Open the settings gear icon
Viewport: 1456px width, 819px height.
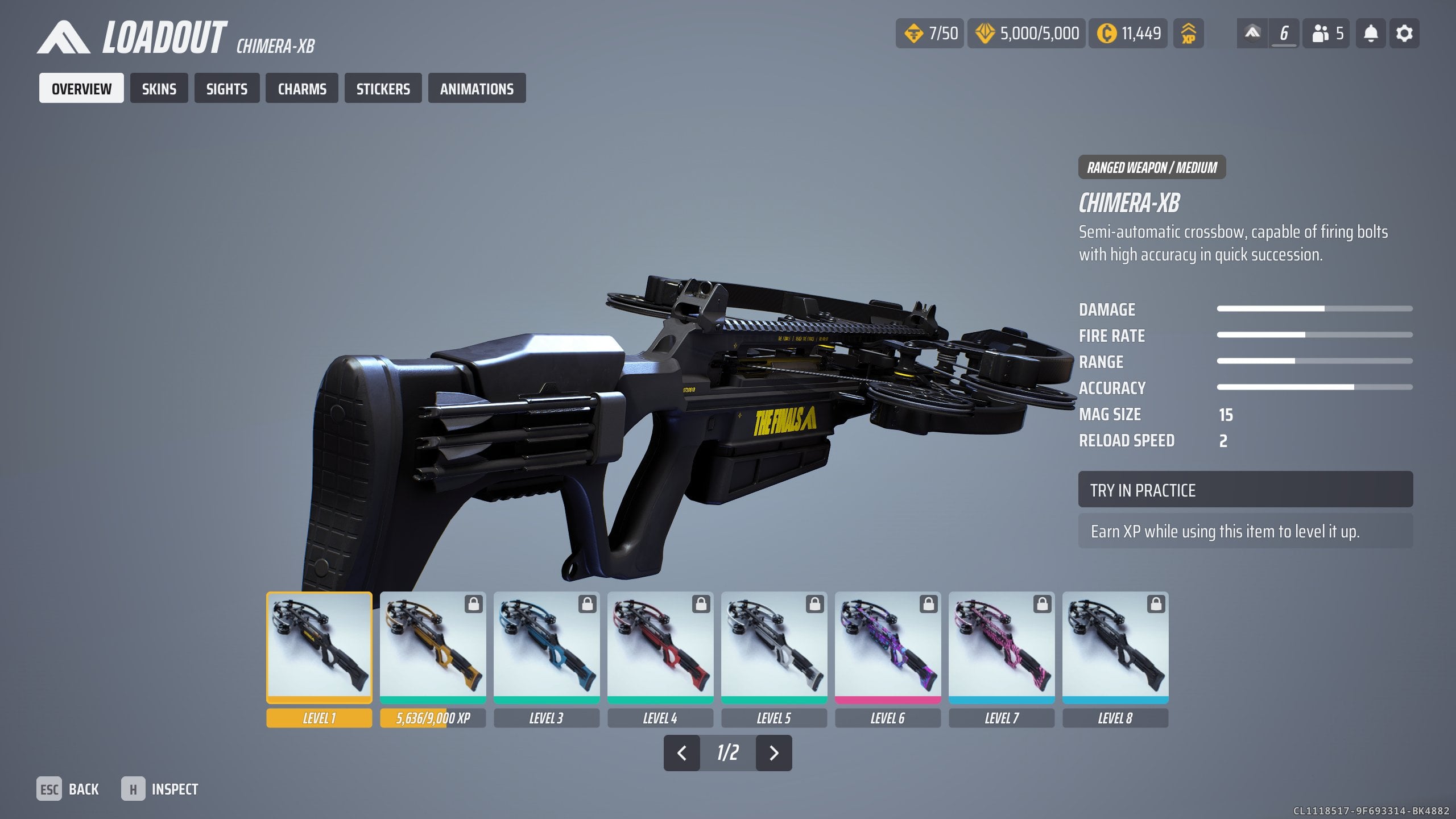click(x=1404, y=34)
